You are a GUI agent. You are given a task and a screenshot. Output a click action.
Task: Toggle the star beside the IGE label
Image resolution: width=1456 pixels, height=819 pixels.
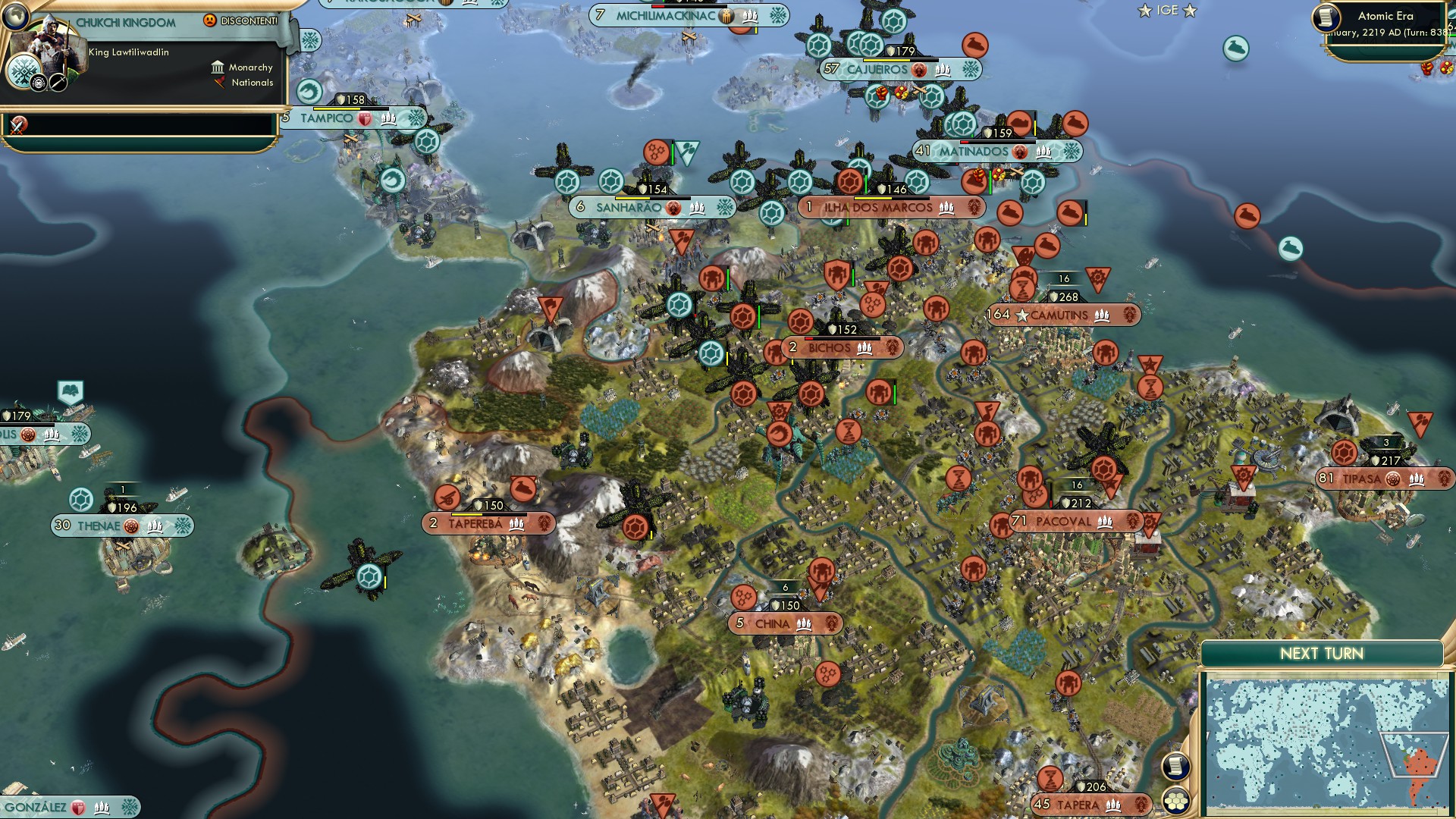[1144, 10]
